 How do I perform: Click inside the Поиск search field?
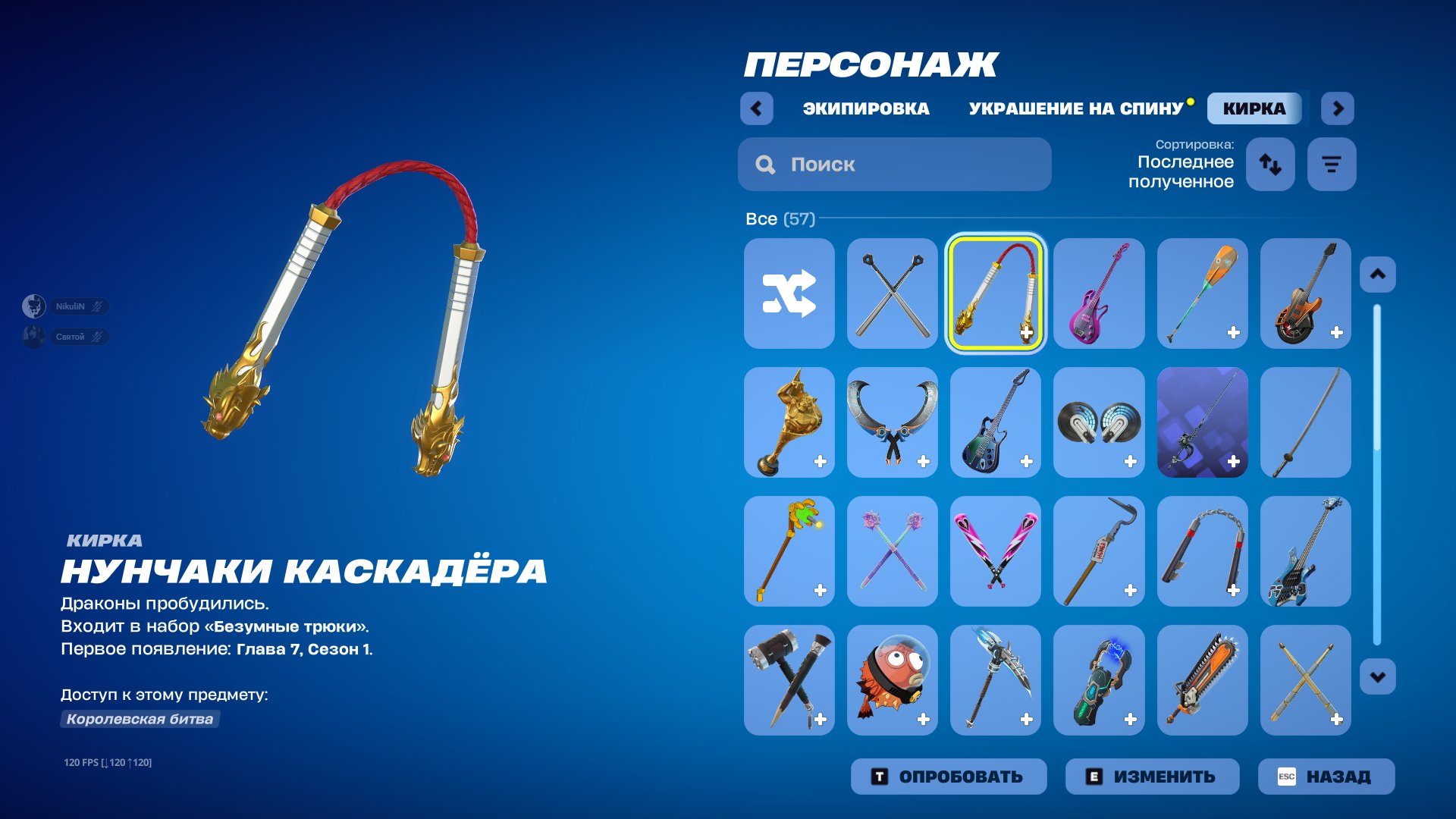tap(895, 164)
